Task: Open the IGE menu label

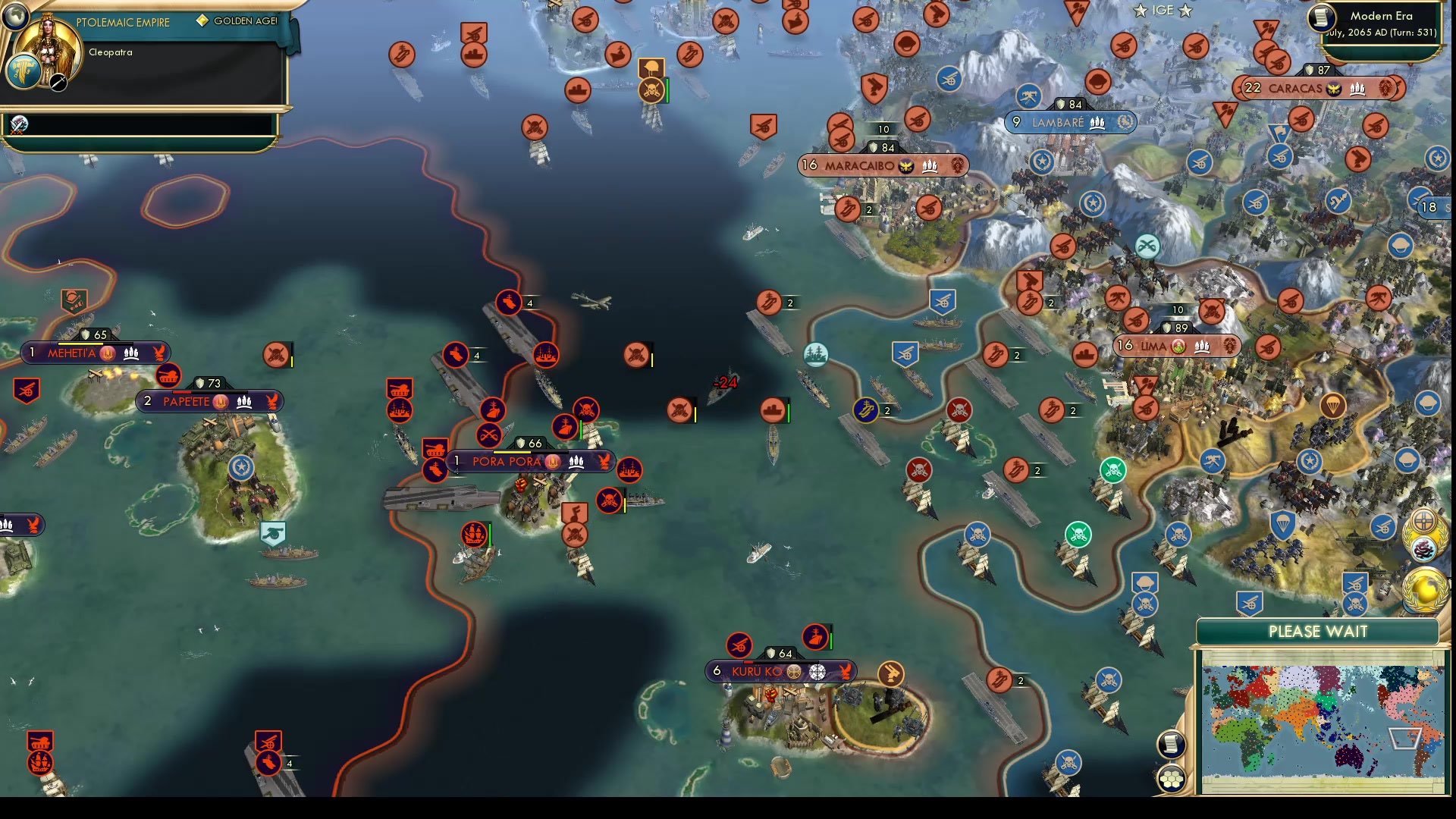Action: [x=1163, y=10]
